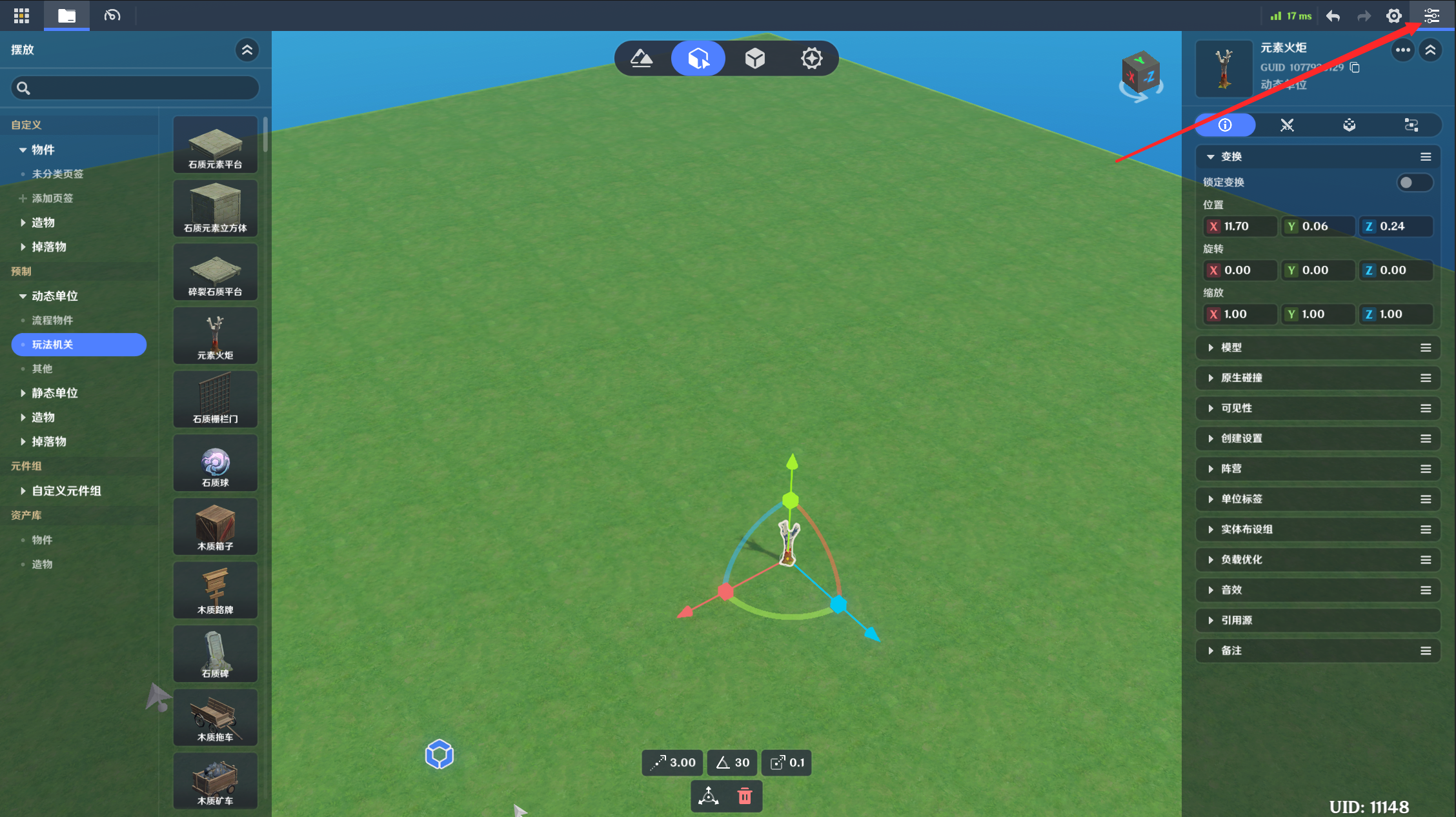Select the 石质球 asset thumbnail
The image size is (1456, 817).
pyautogui.click(x=215, y=463)
